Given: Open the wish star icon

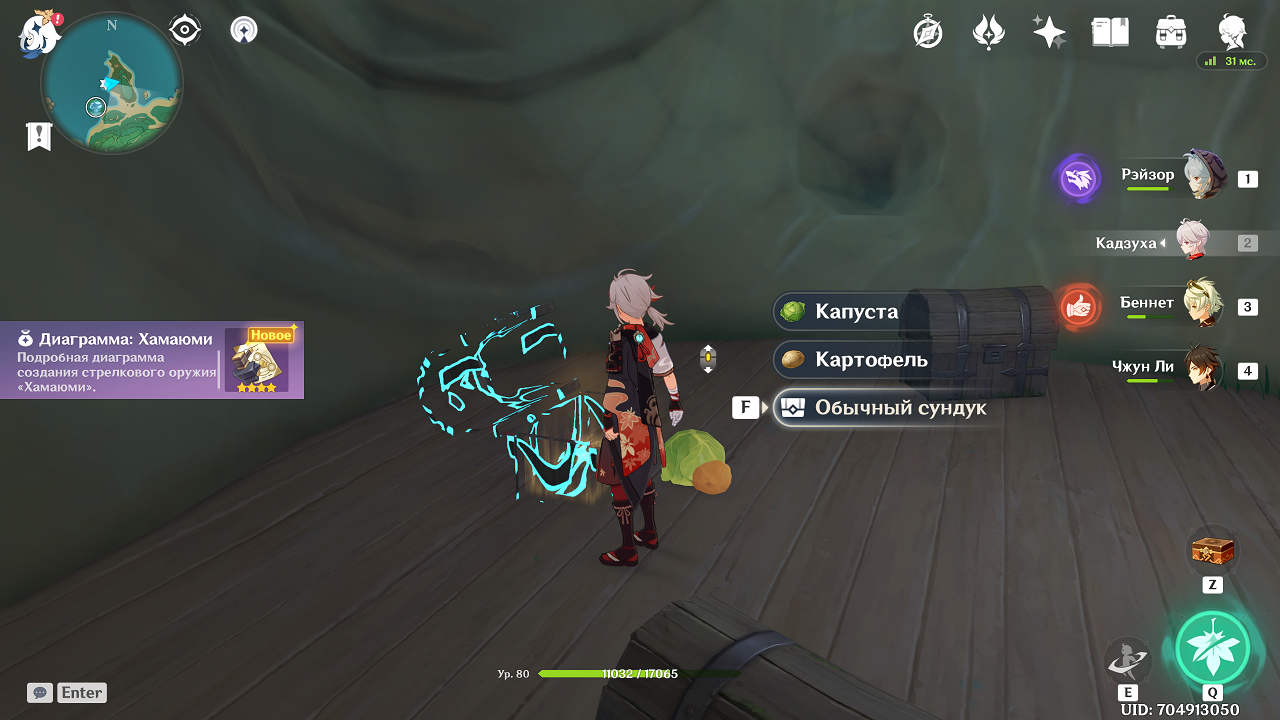Looking at the screenshot, I should (x=1049, y=33).
